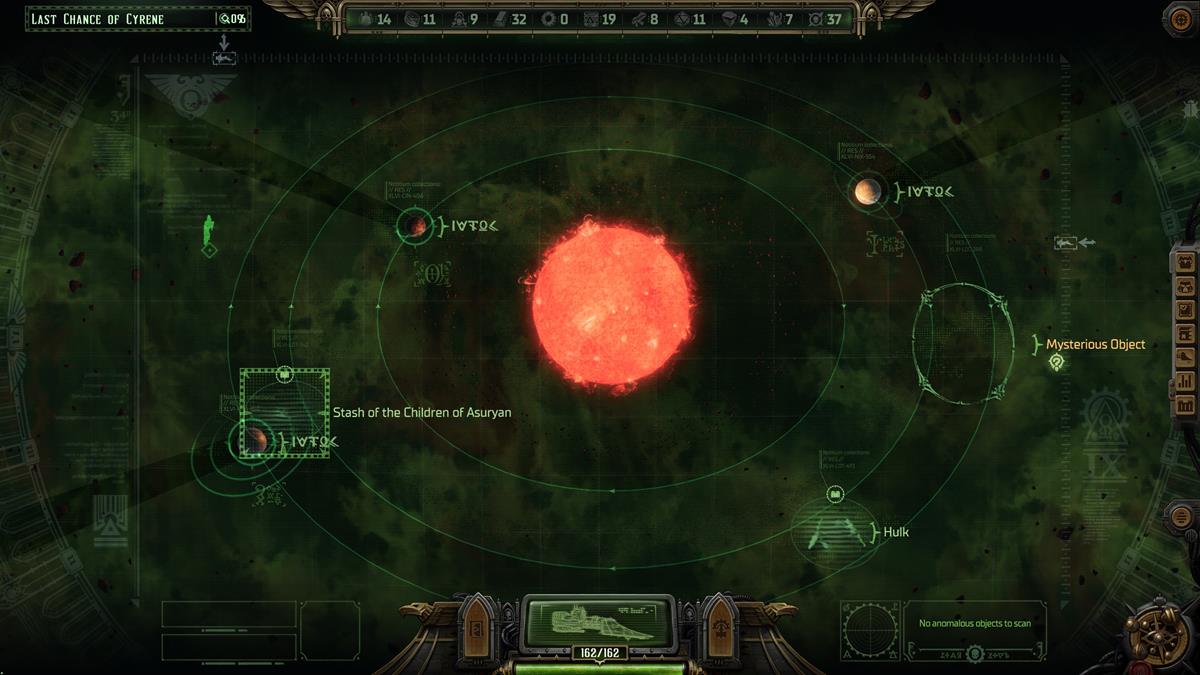This screenshot has height=675, width=1200.
Task: Open the round list-lines menu button
Action: [x=1180, y=516]
